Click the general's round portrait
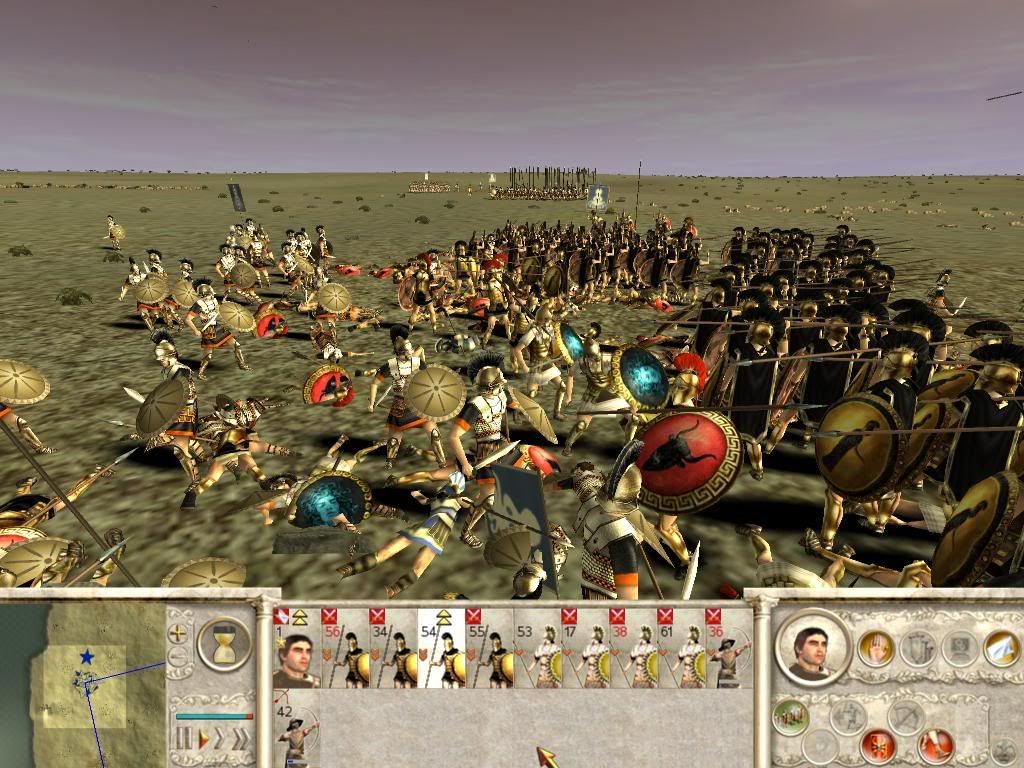 811,646
